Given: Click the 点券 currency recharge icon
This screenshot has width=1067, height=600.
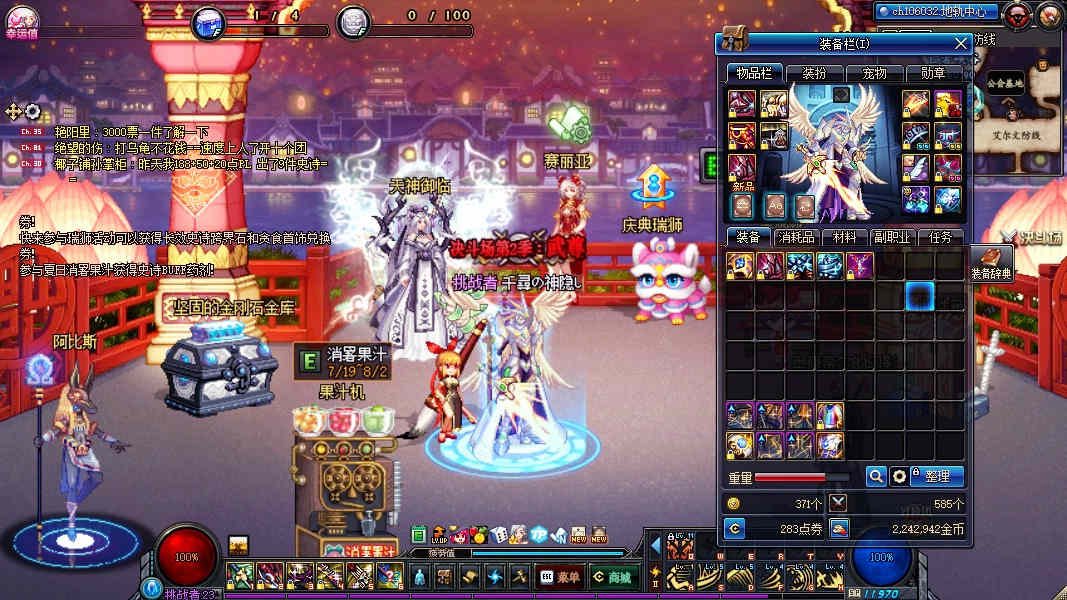Looking at the screenshot, I should pos(734,528).
